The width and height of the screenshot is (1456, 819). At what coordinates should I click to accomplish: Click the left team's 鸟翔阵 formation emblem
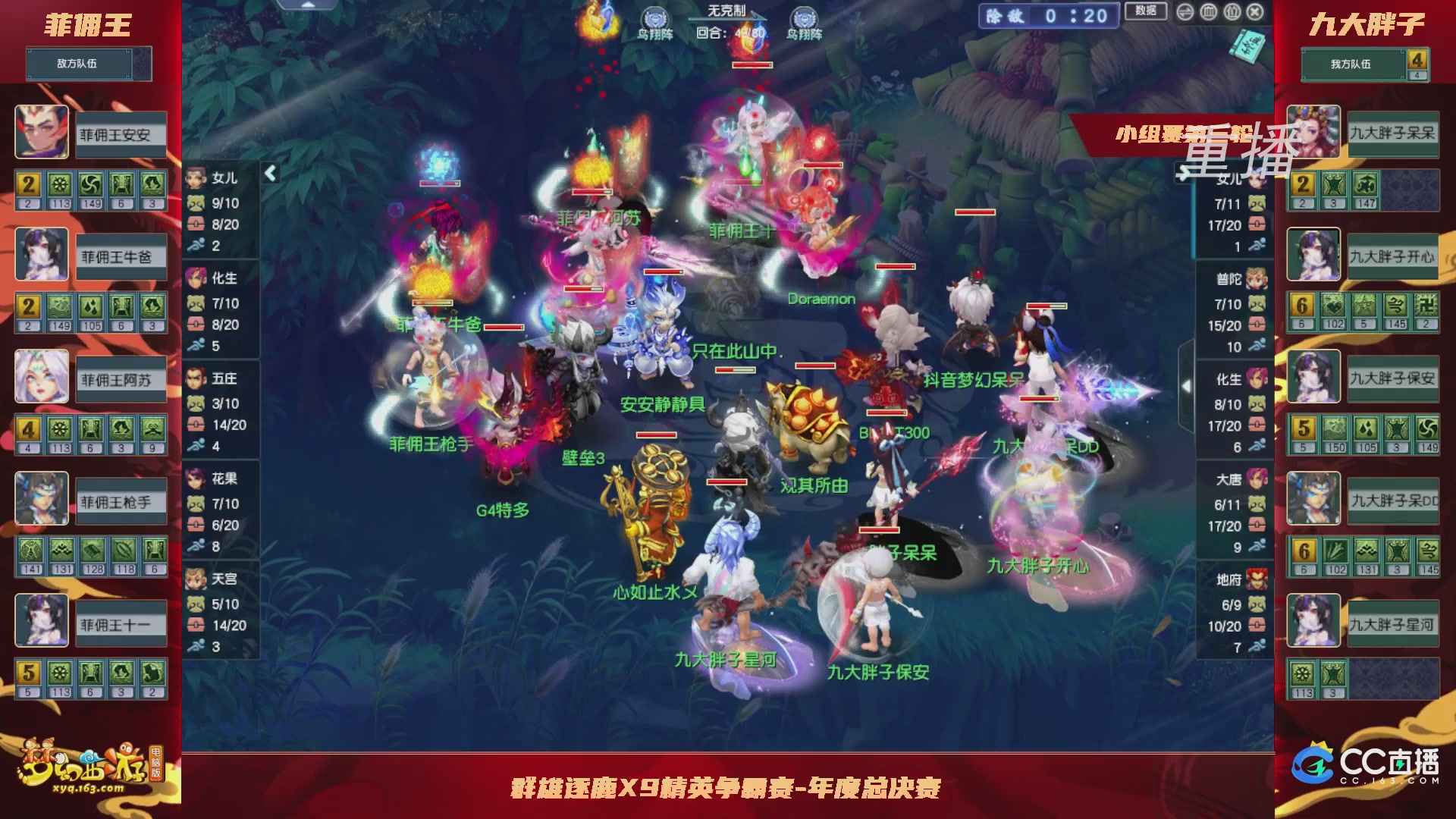[x=657, y=17]
